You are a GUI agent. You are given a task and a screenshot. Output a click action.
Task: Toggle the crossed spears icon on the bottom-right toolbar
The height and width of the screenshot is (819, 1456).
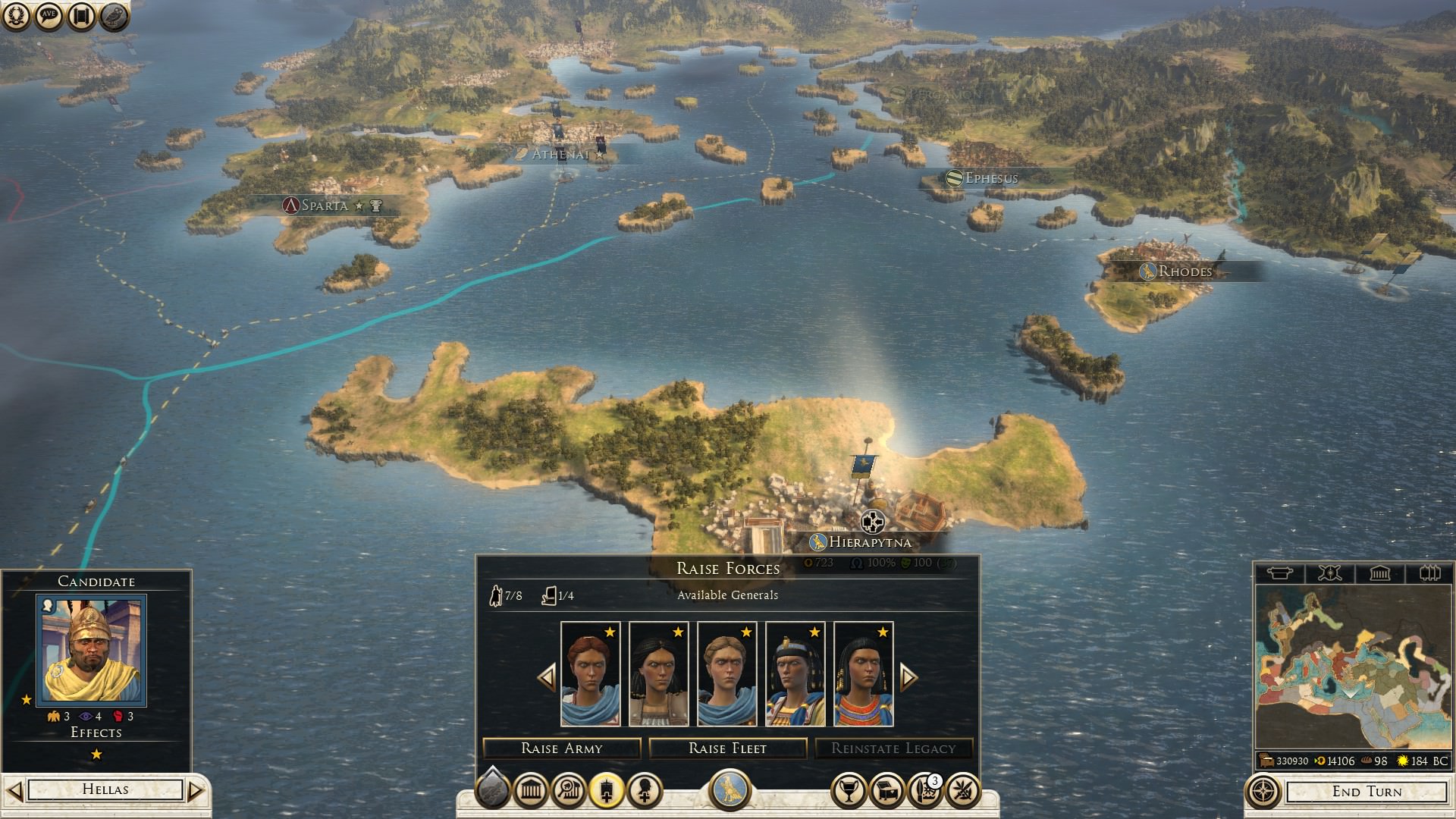point(964,789)
